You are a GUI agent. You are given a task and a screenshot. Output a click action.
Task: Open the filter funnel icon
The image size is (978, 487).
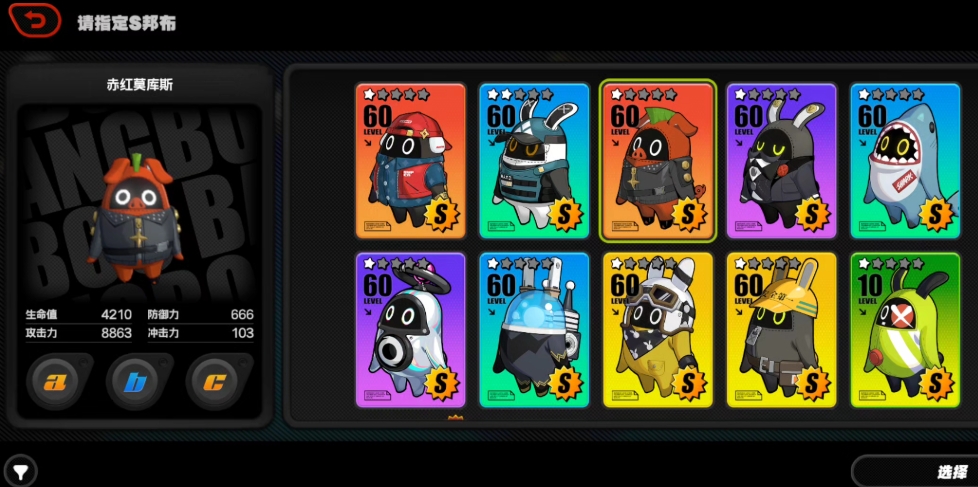click(x=19, y=469)
